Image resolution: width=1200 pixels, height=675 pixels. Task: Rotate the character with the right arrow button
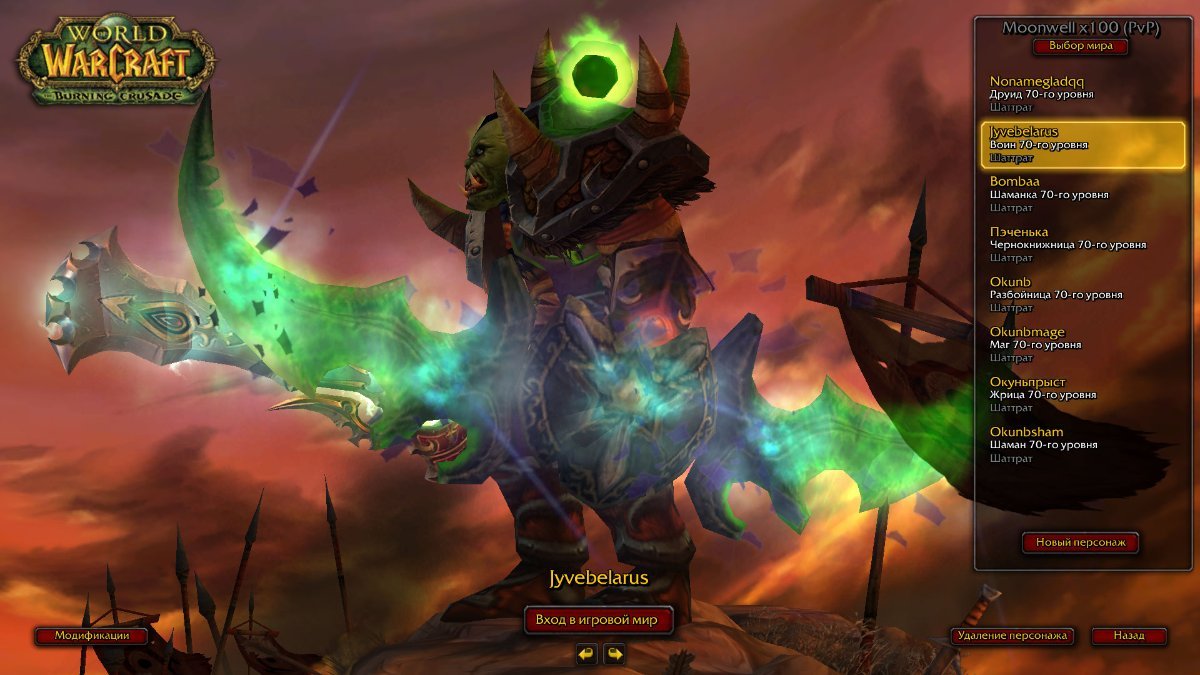[614, 654]
